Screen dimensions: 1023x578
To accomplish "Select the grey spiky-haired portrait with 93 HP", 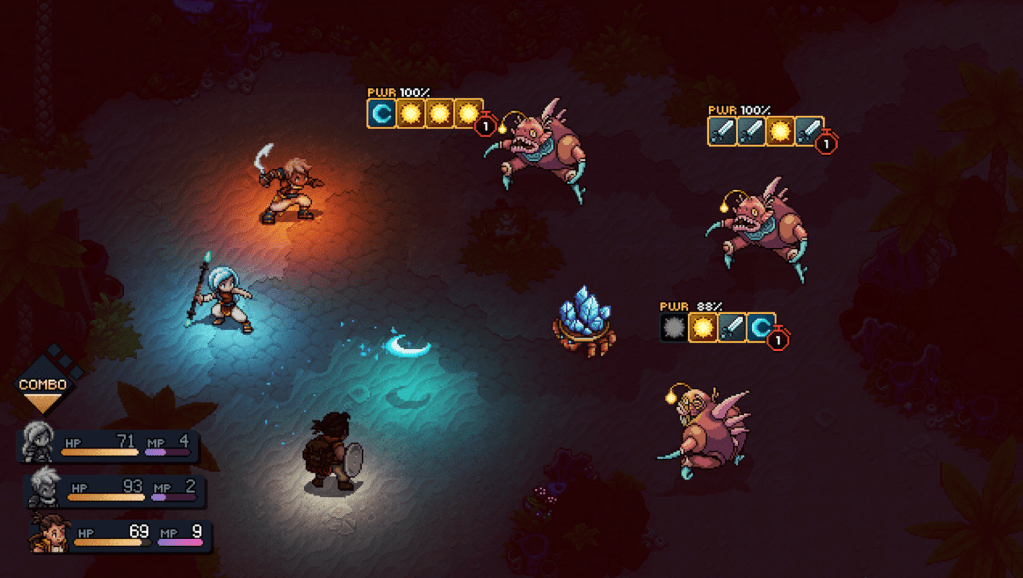I will 44,489.
